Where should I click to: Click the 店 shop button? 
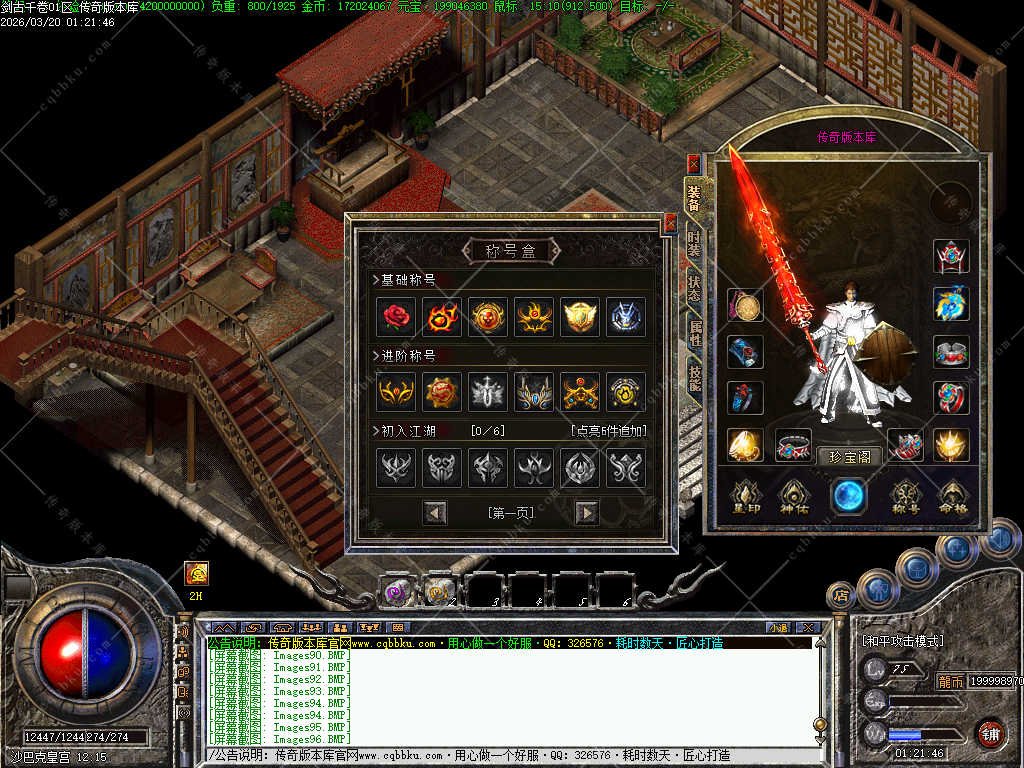pyautogui.click(x=841, y=596)
